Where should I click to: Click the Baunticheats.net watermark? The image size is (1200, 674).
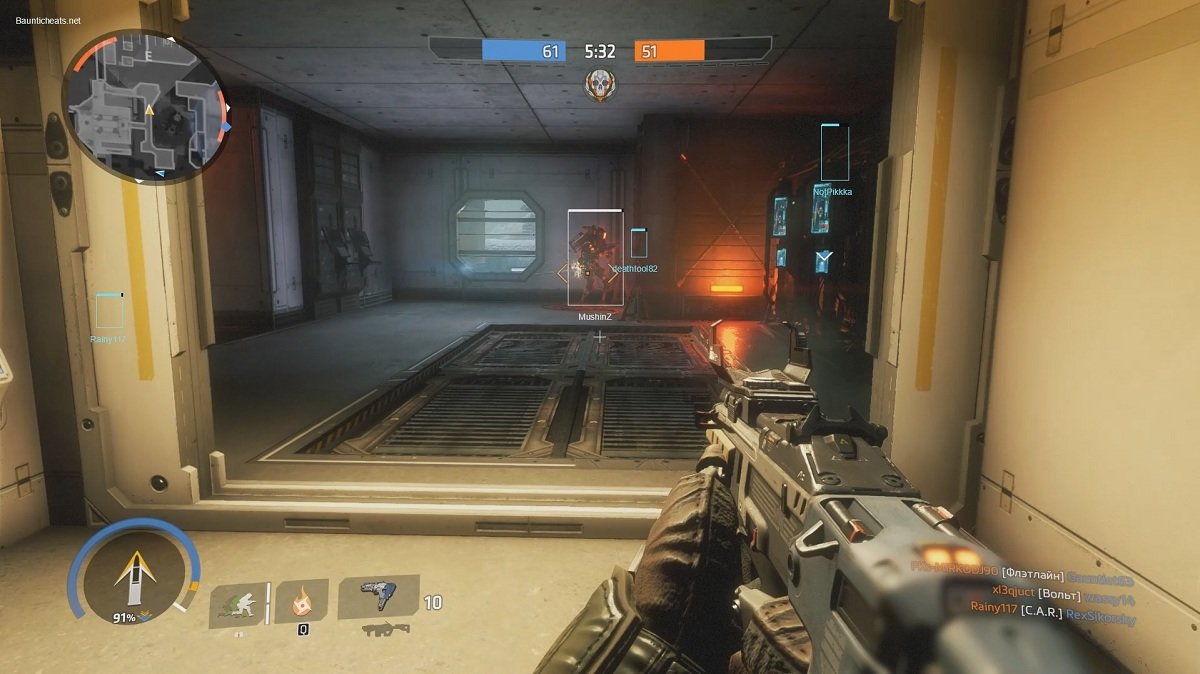[x=42, y=20]
